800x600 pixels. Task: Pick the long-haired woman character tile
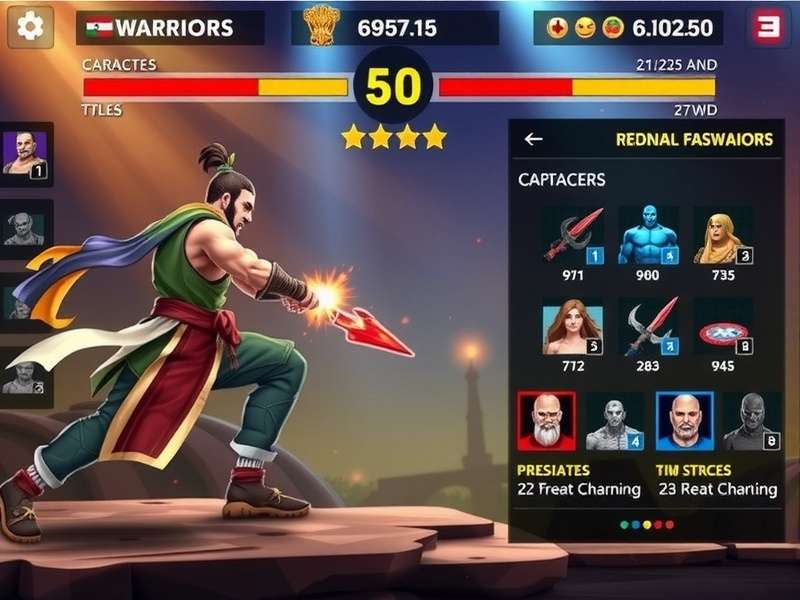pos(573,327)
